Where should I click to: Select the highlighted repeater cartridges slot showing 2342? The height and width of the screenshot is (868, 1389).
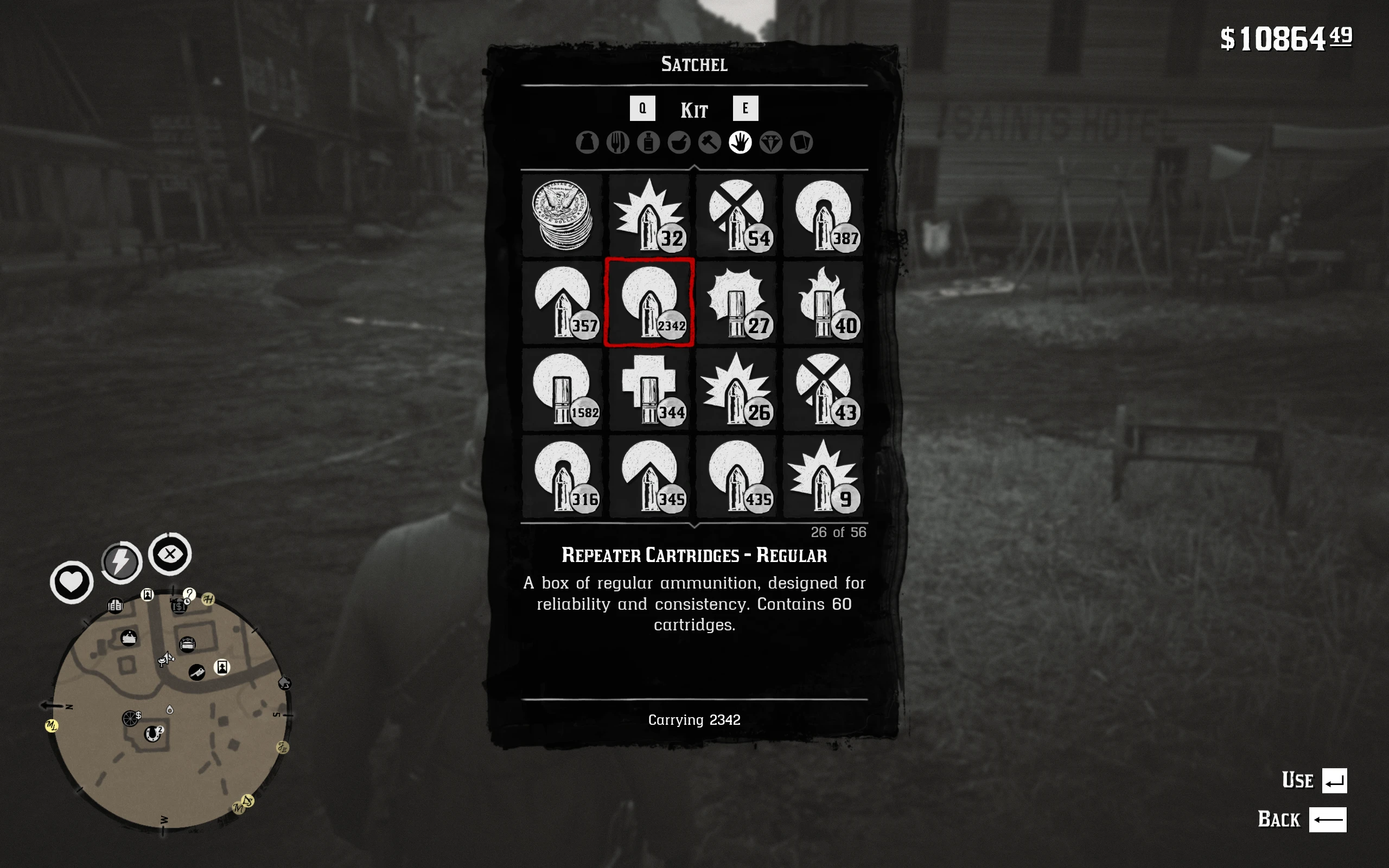(649, 303)
